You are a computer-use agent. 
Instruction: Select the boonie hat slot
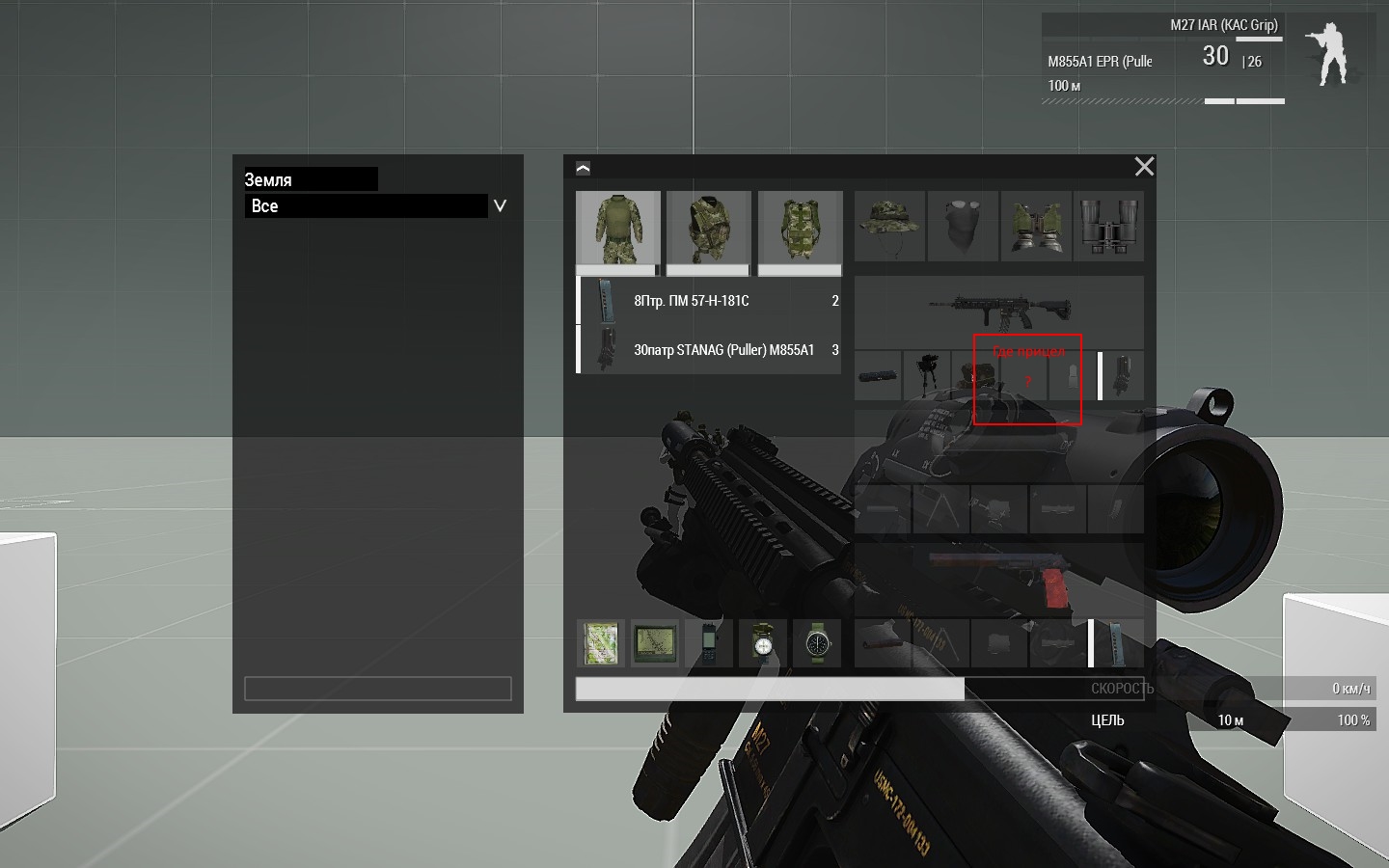pos(889,226)
